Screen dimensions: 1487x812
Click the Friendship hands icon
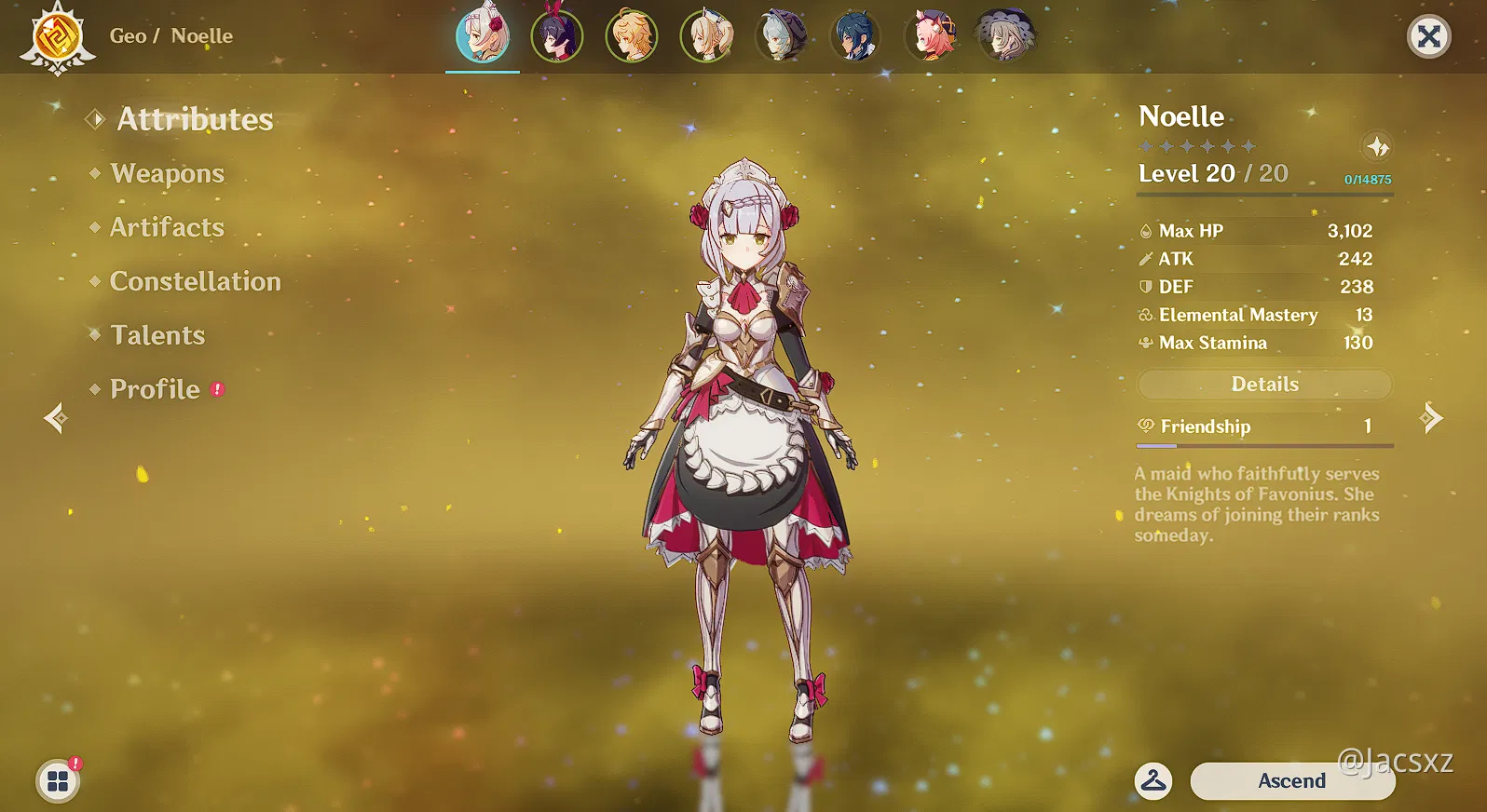[1145, 426]
